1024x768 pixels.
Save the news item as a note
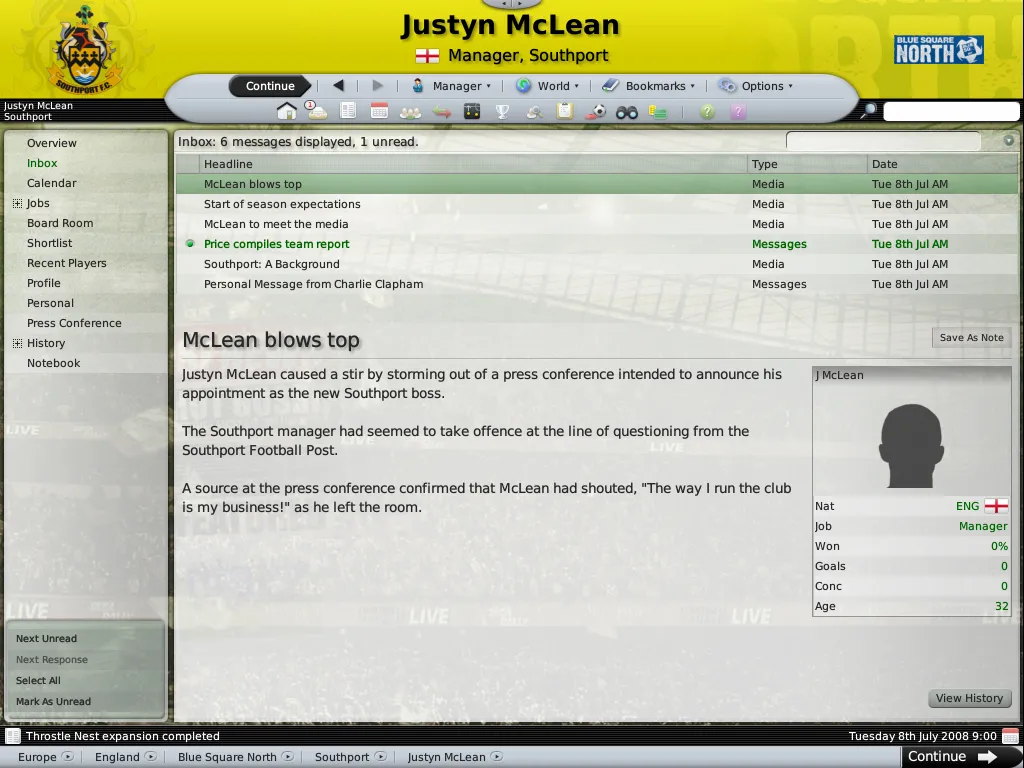coord(971,338)
